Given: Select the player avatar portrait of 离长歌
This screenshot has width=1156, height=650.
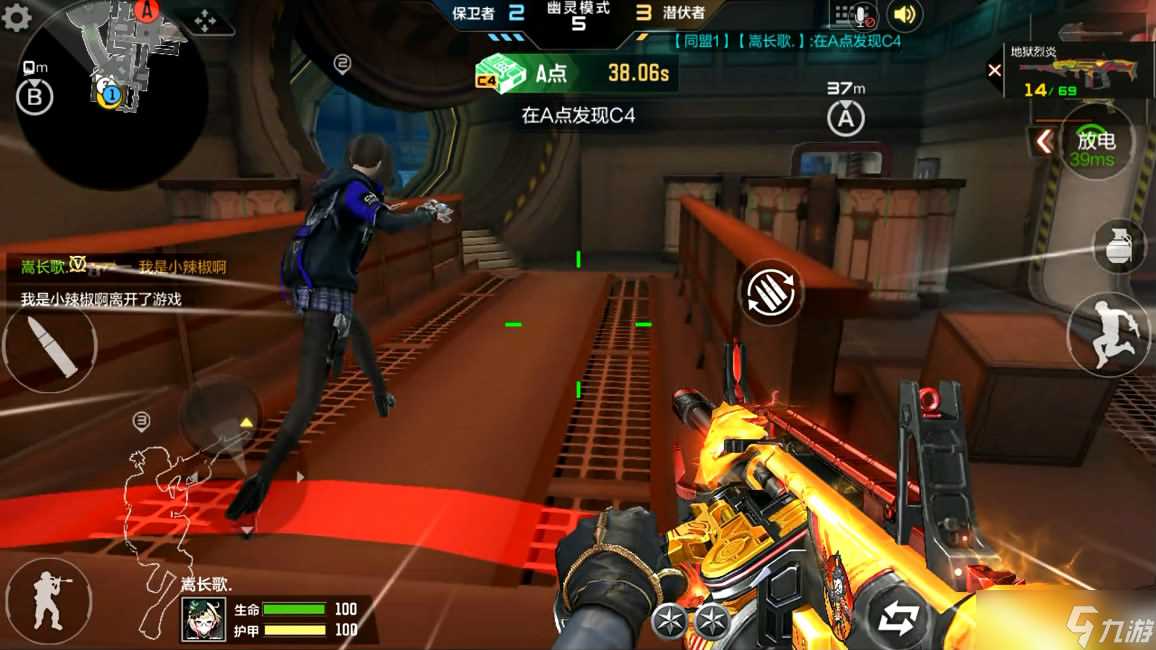Looking at the screenshot, I should pyautogui.click(x=203, y=619).
